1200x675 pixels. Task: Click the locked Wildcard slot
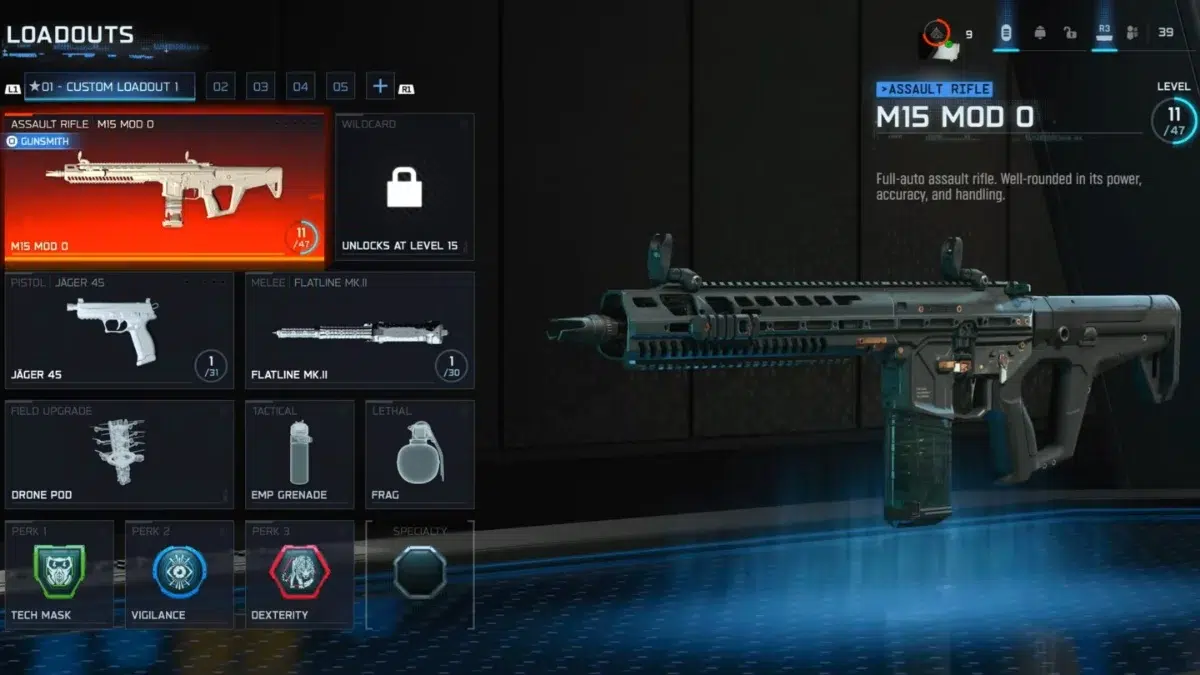tap(405, 187)
